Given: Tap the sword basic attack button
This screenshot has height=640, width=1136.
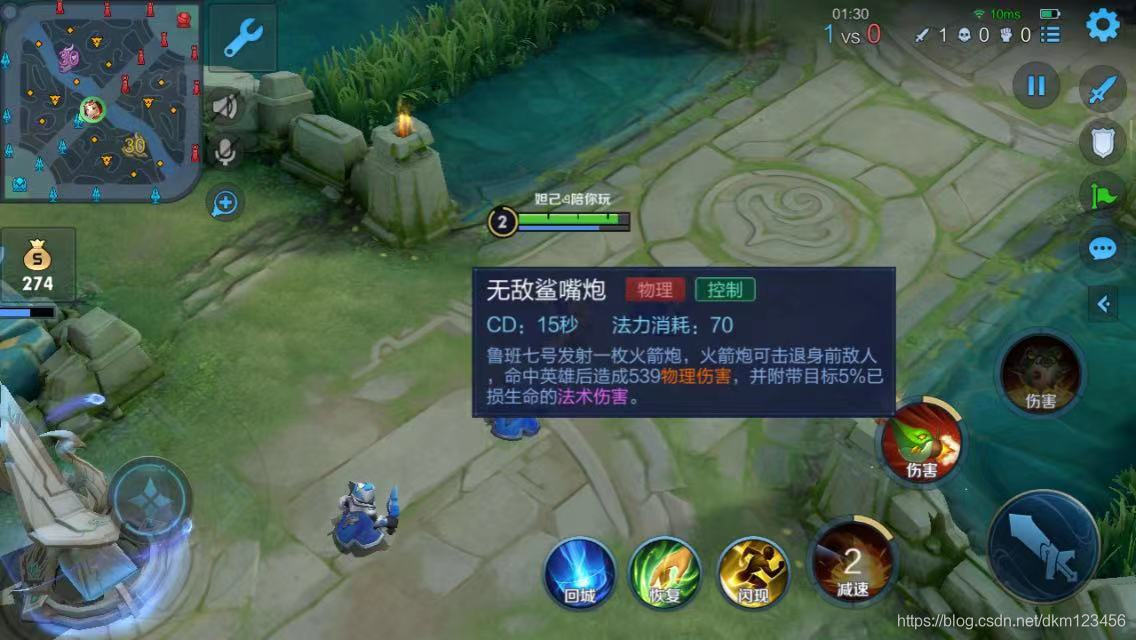Looking at the screenshot, I should point(1044,546).
